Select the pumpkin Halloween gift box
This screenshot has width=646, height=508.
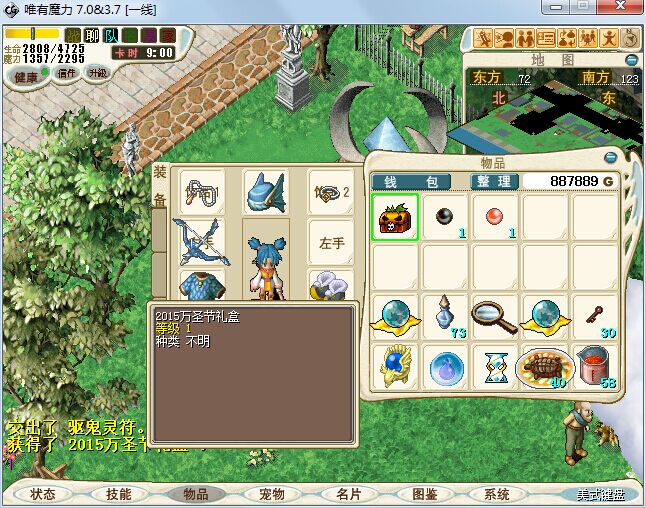[x=397, y=217]
